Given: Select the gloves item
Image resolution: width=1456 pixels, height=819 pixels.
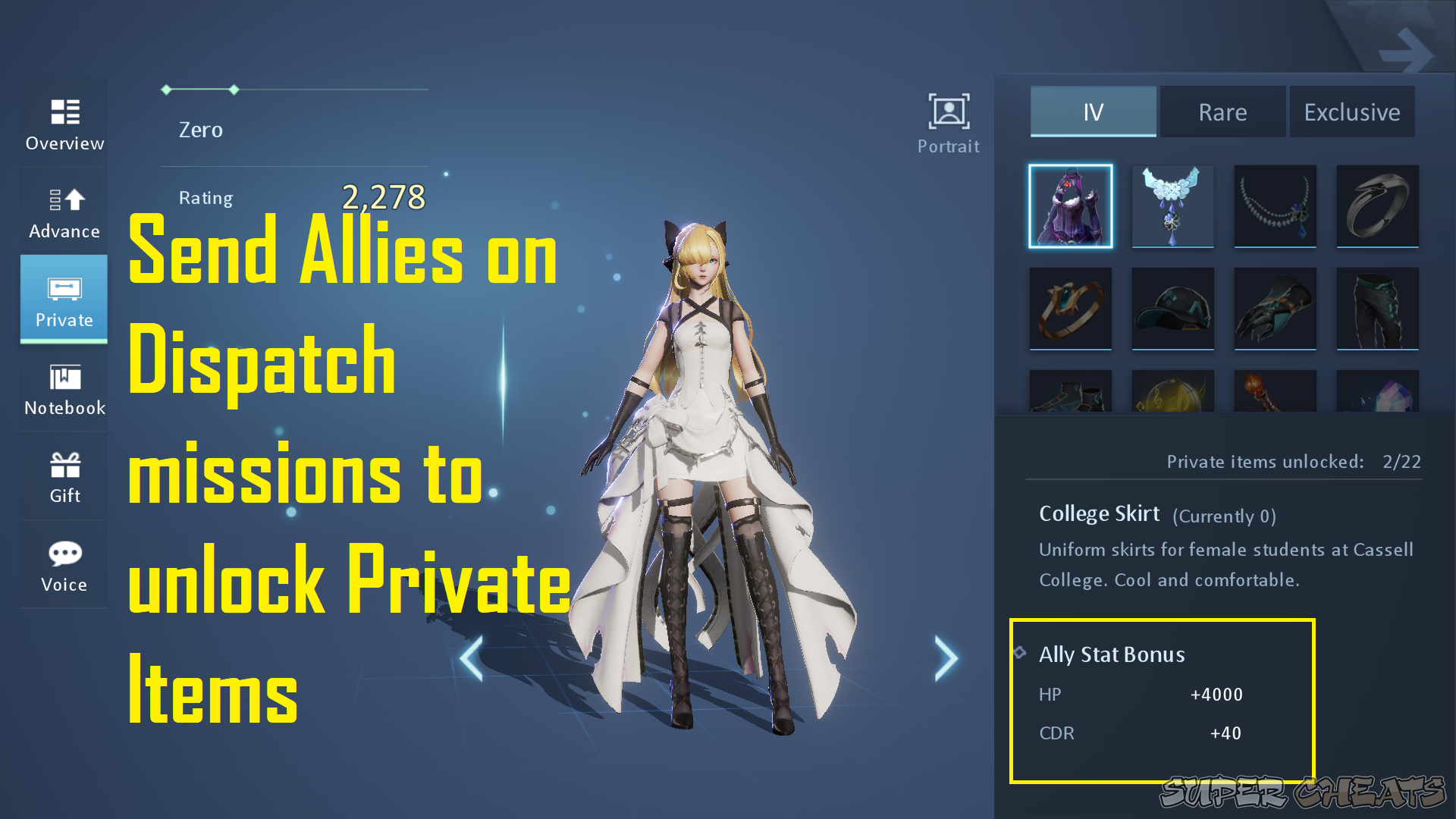Looking at the screenshot, I should (1275, 309).
